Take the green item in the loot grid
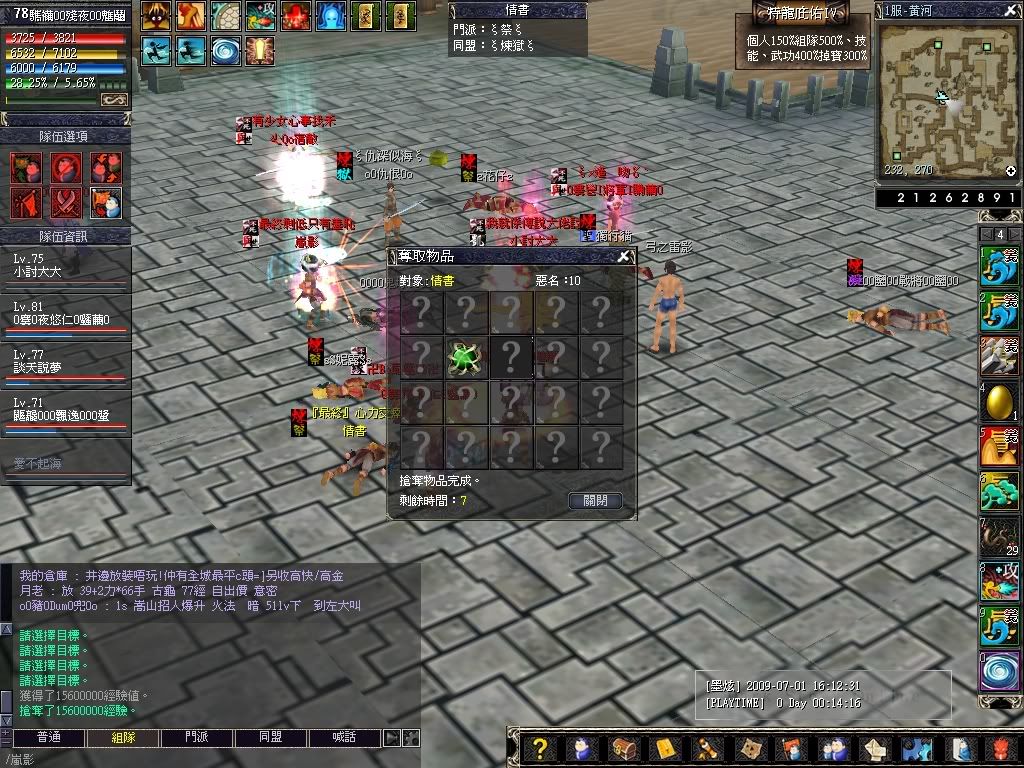The height and width of the screenshot is (768, 1024). point(465,357)
